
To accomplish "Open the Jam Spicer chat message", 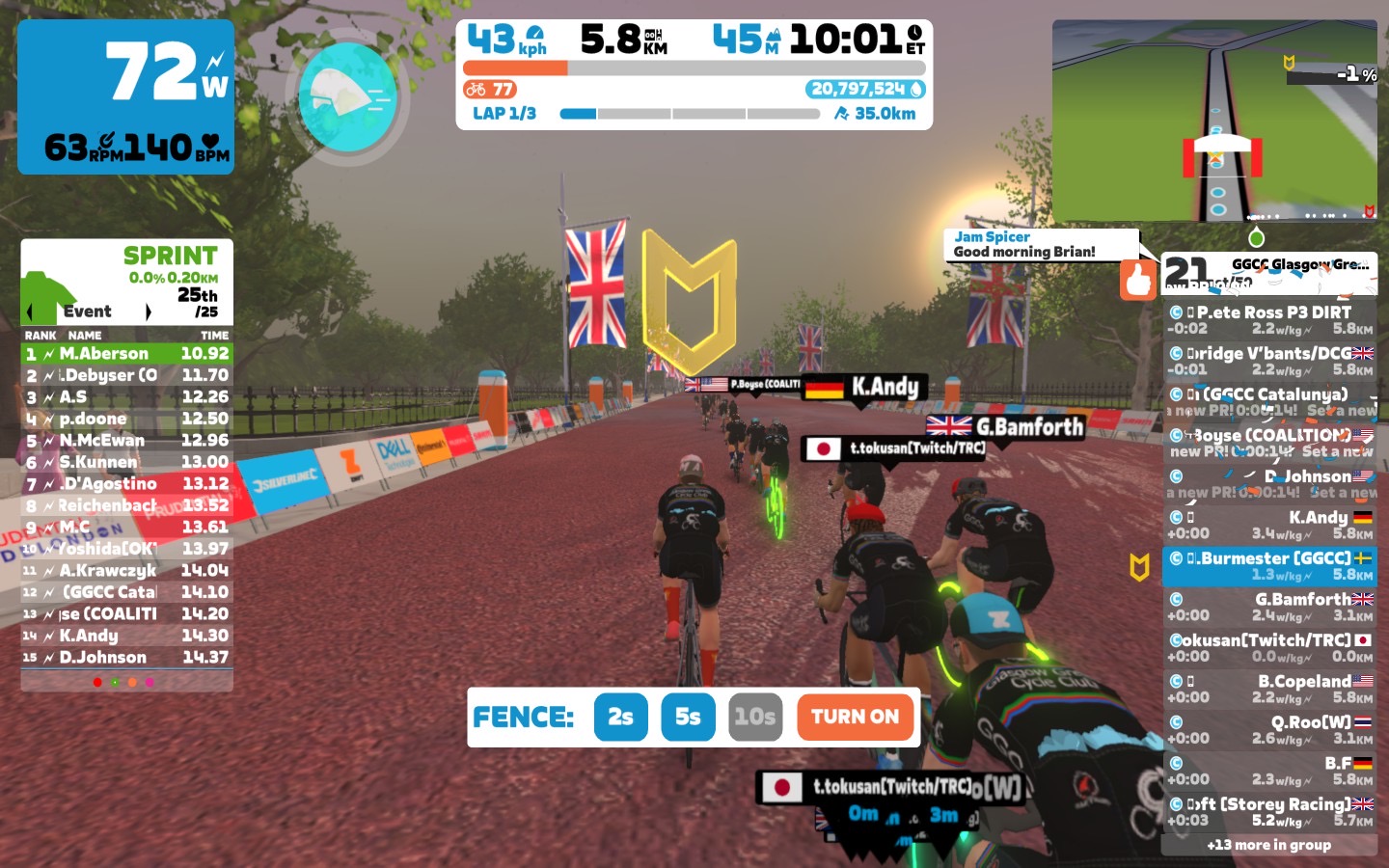I will click(x=1040, y=244).
